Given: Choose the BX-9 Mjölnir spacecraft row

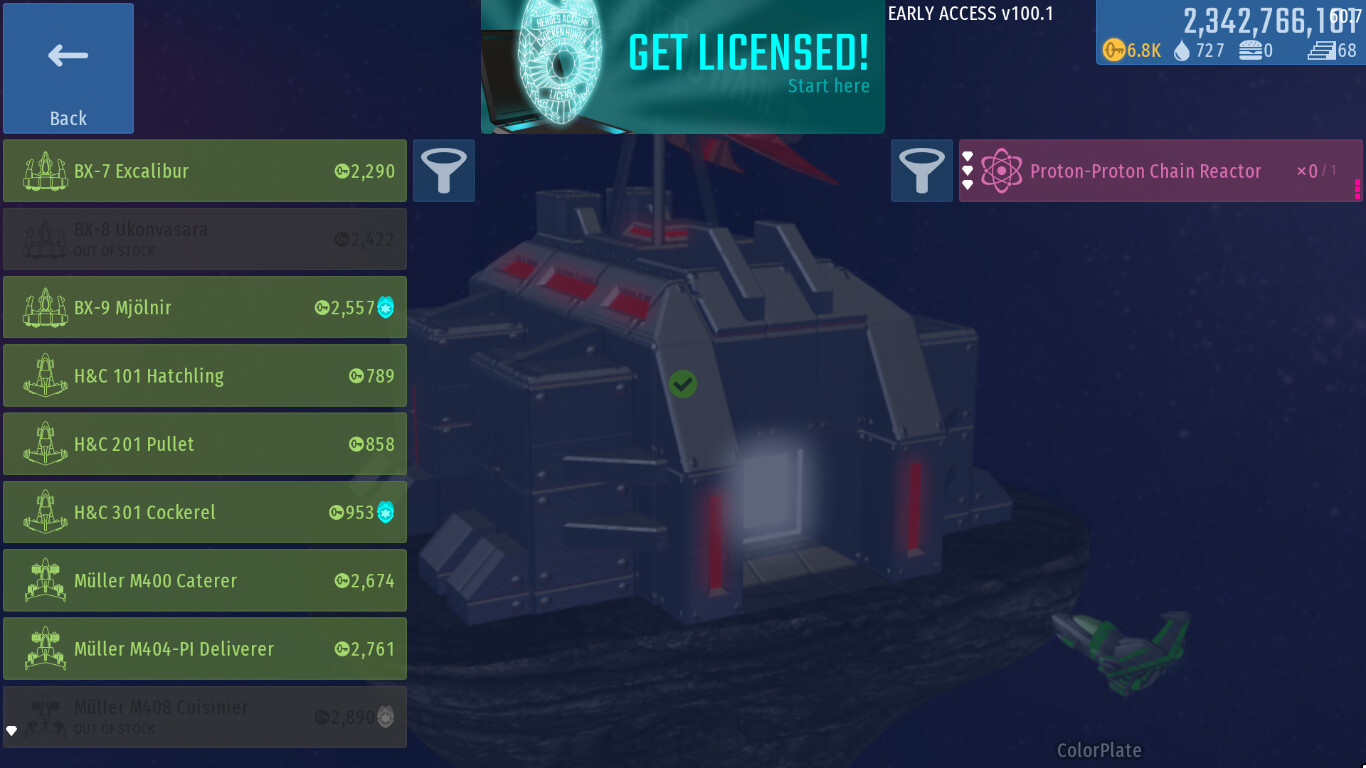Looking at the screenshot, I should click(x=205, y=307).
